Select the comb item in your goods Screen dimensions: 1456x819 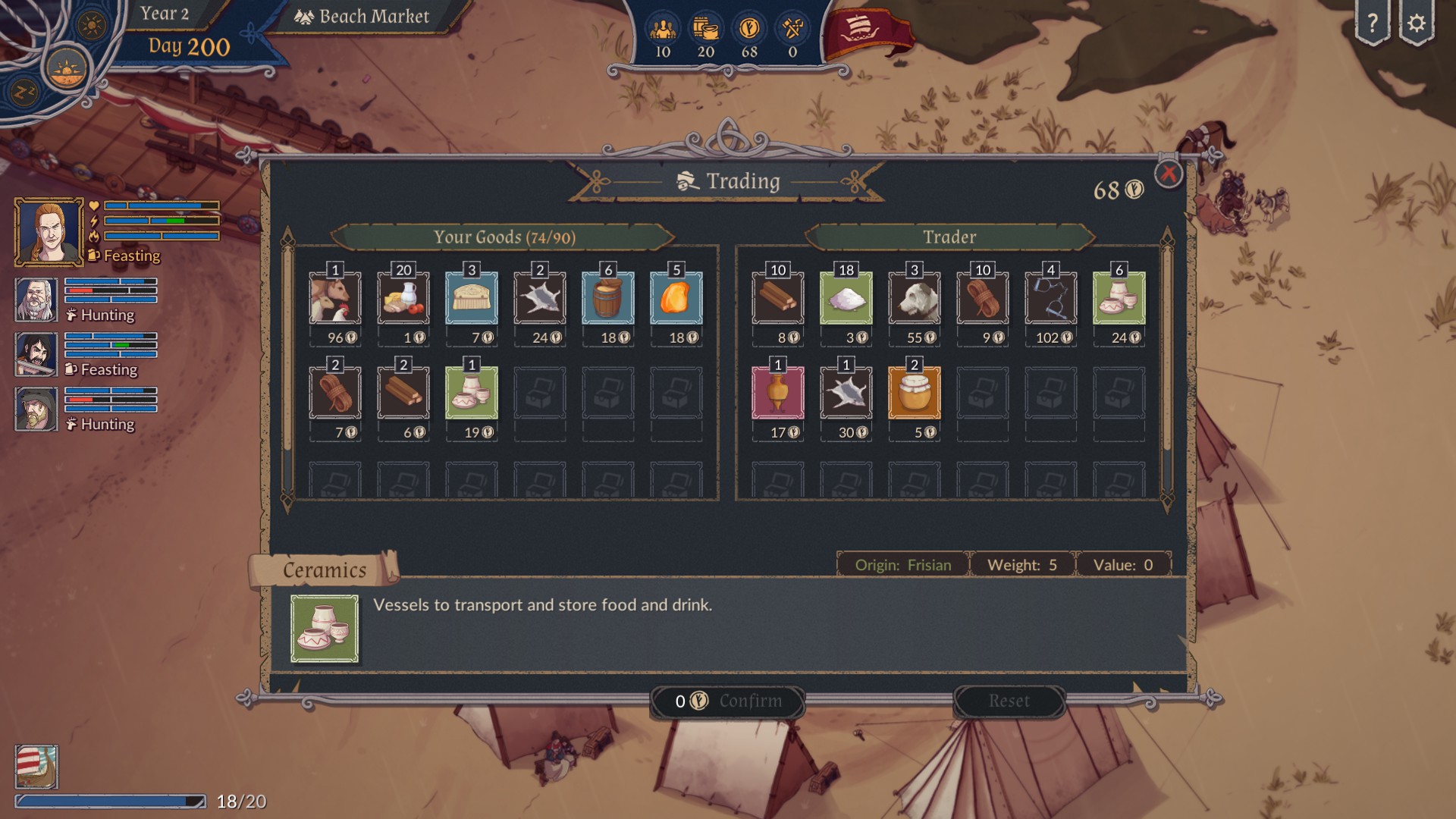coord(472,298)
